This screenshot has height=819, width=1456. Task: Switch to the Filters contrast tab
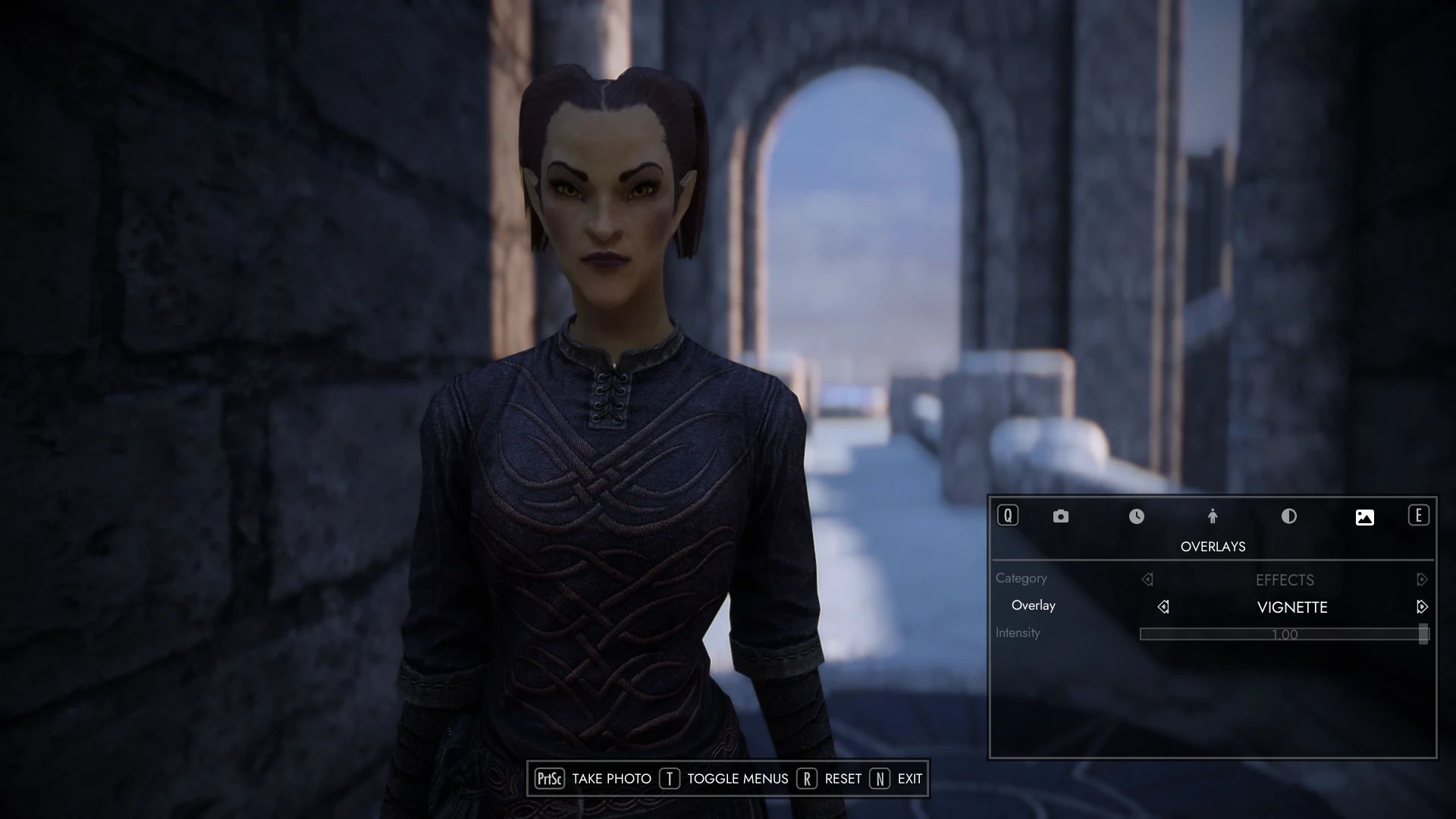(x=1289, y=516)
